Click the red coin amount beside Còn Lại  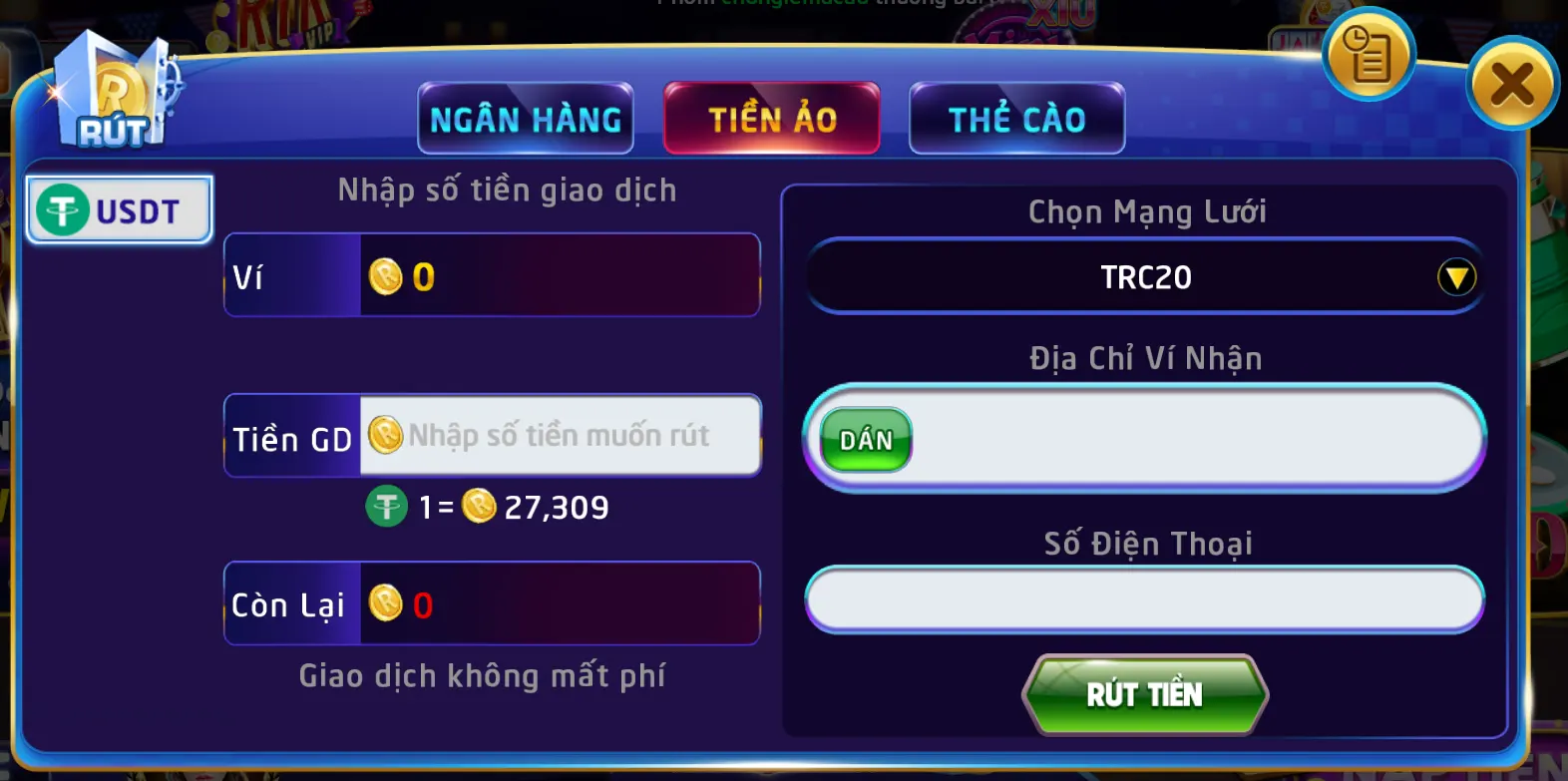423,602
